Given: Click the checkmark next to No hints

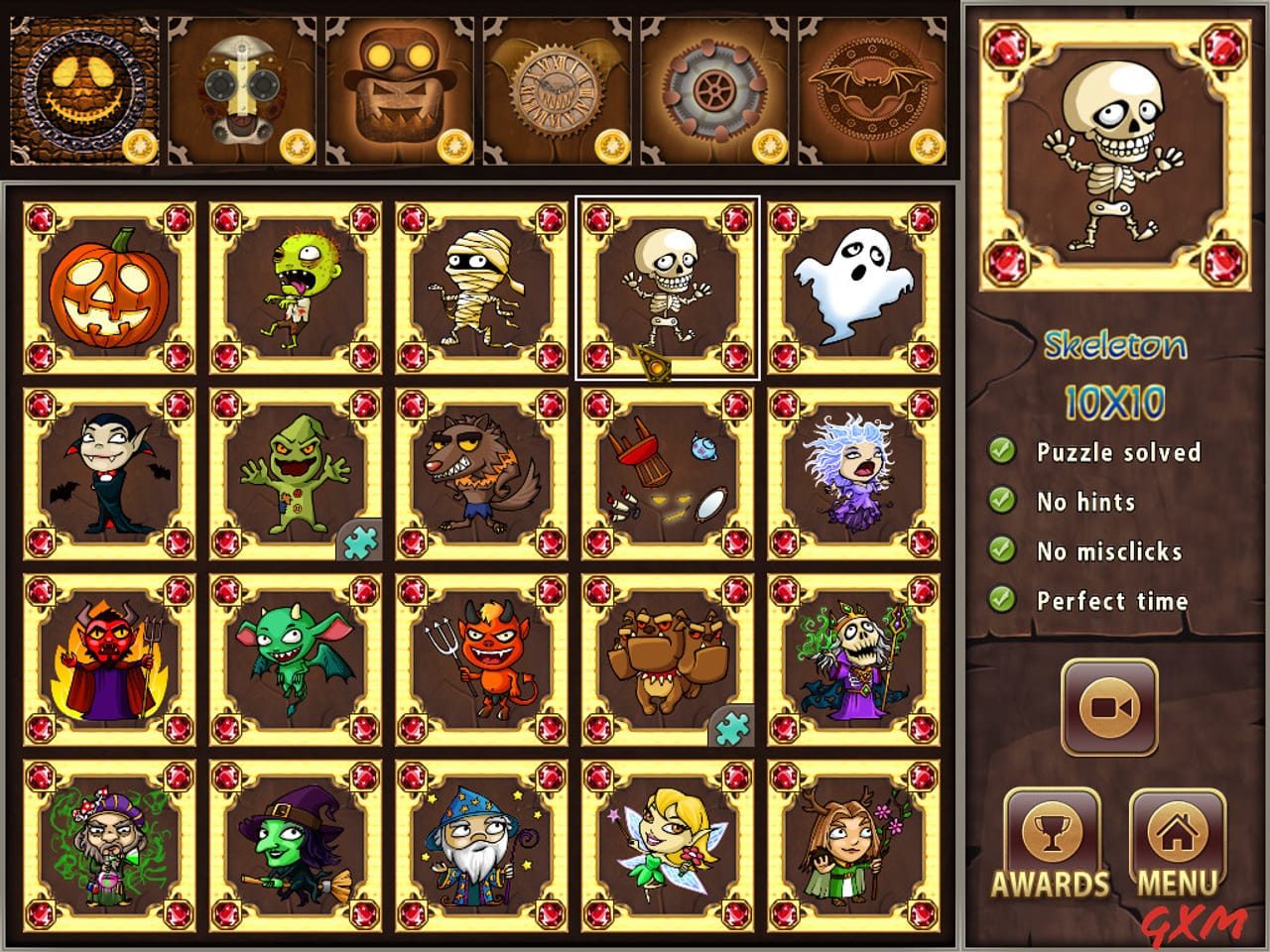Looking at the screenshot, I should [x=1000, y=502].
